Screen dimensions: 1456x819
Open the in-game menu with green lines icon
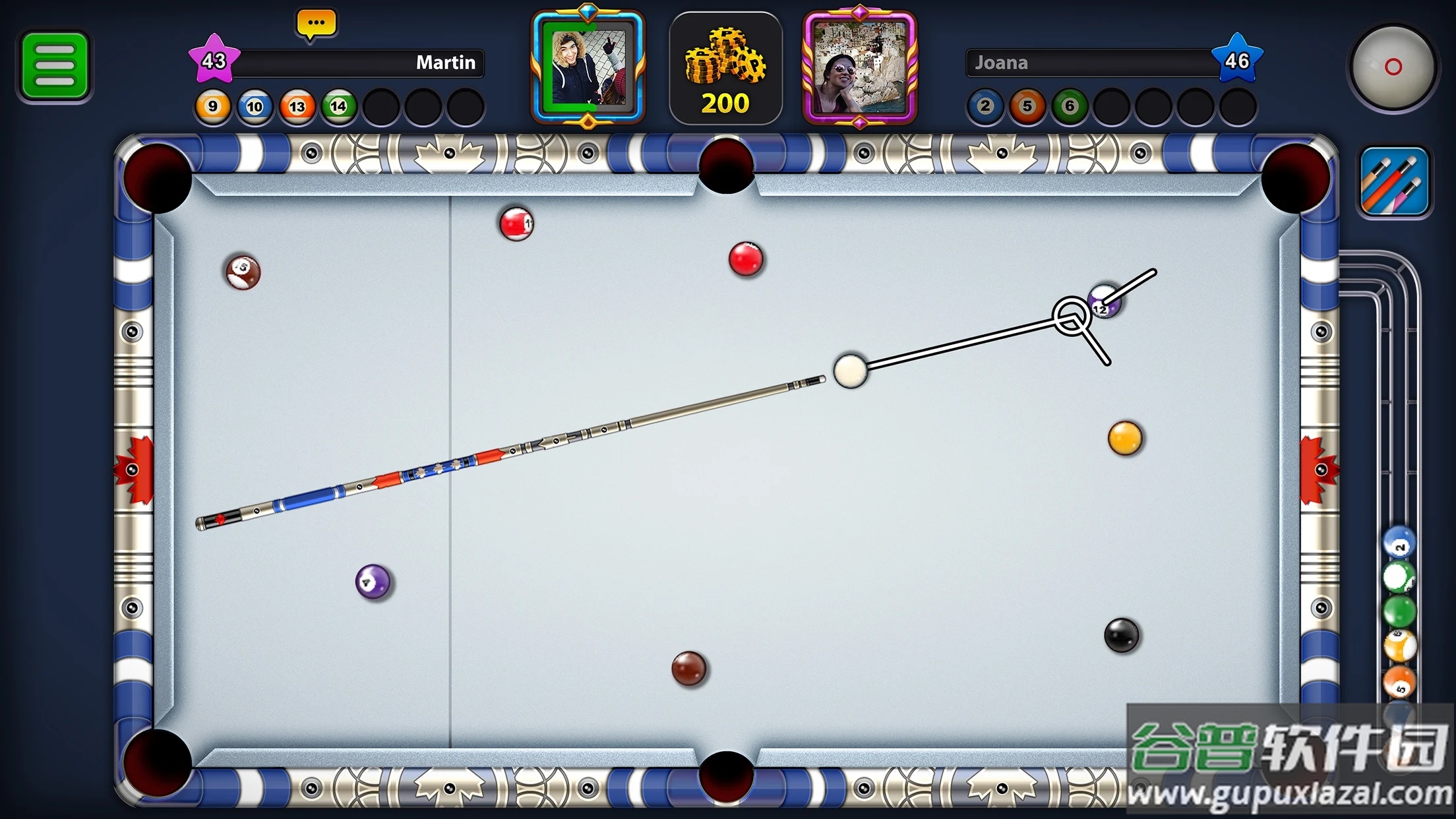pos(55,61)
